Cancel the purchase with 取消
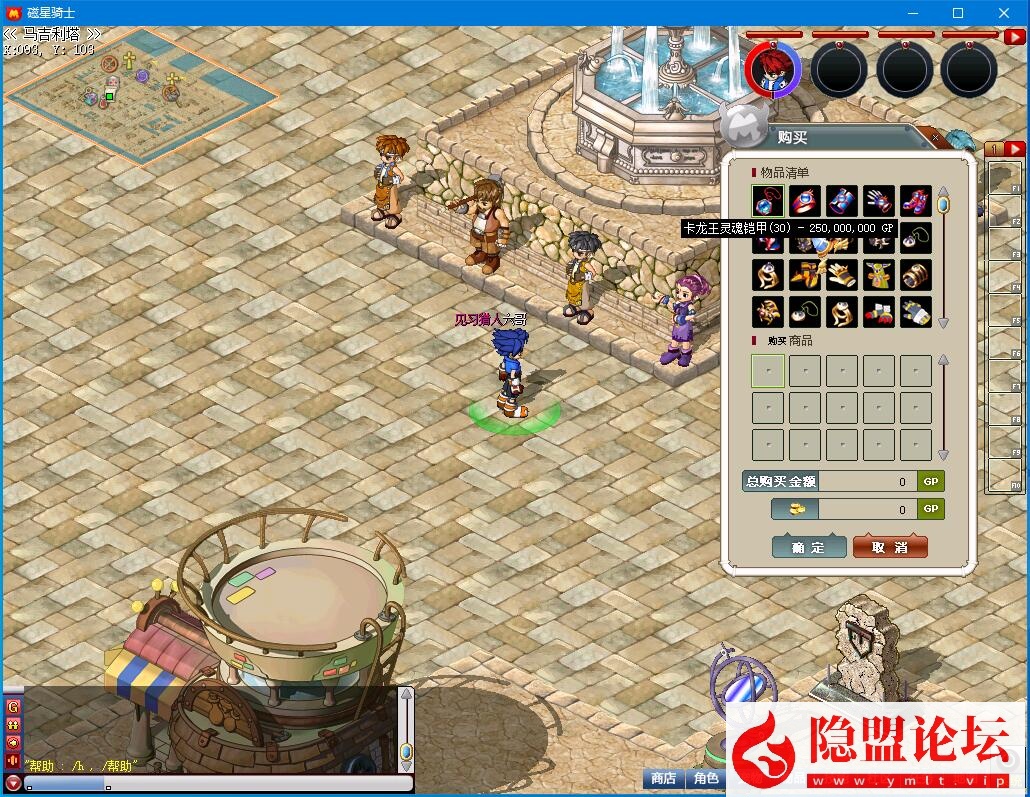This screenshot has height=797, width=1030. point(890,547)
